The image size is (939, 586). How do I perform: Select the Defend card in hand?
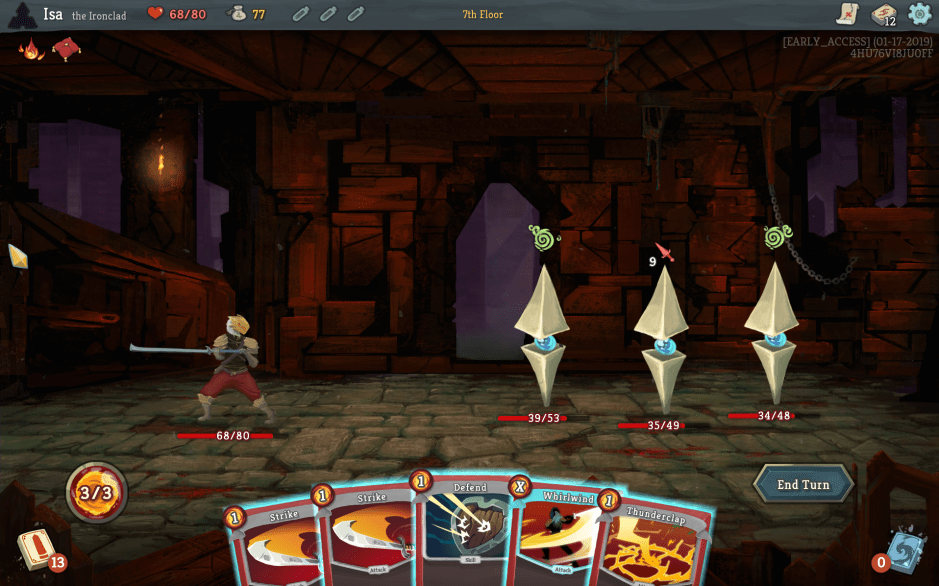tap(468, 530)
